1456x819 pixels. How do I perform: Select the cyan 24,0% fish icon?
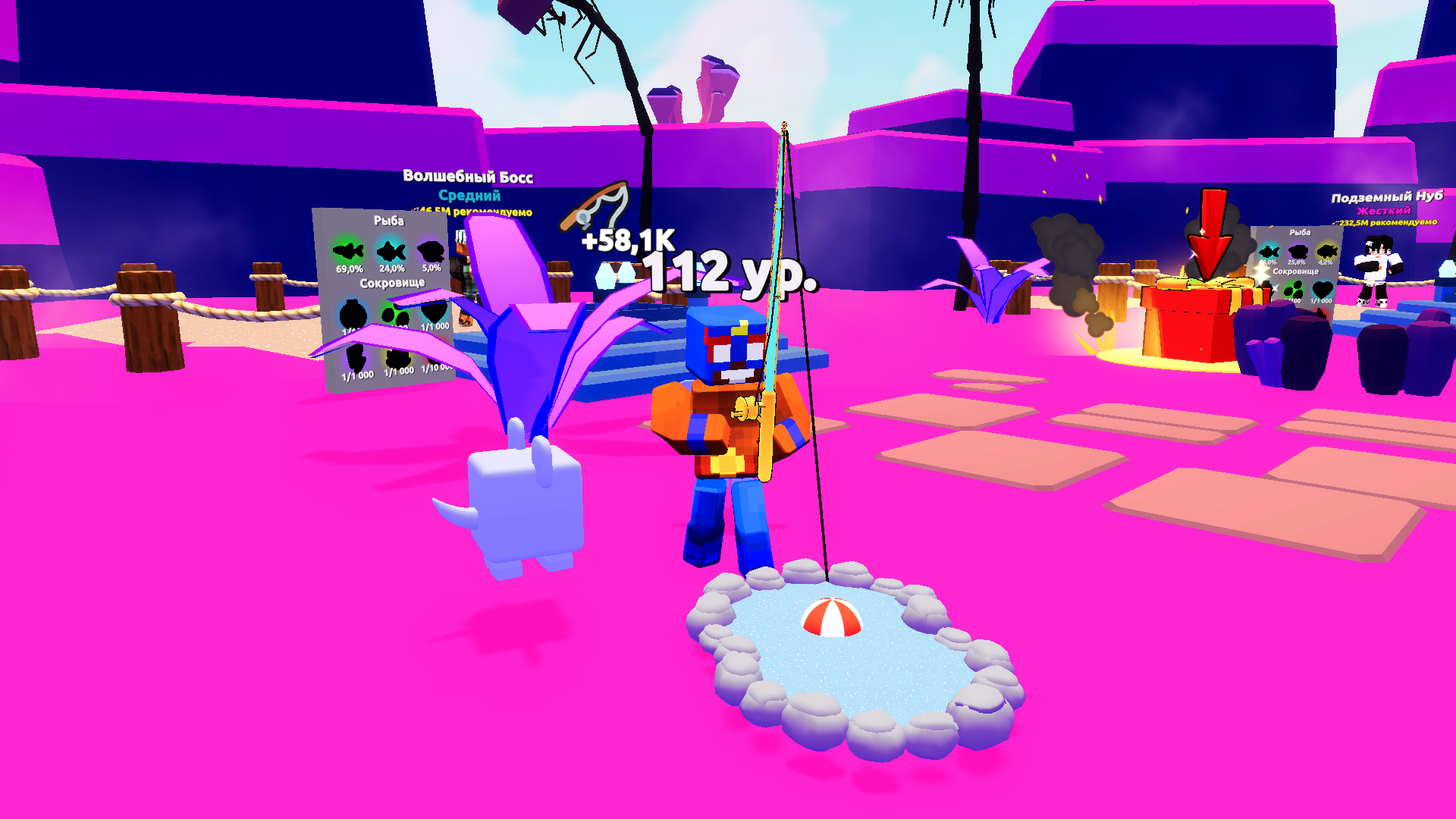coord(391,251)
